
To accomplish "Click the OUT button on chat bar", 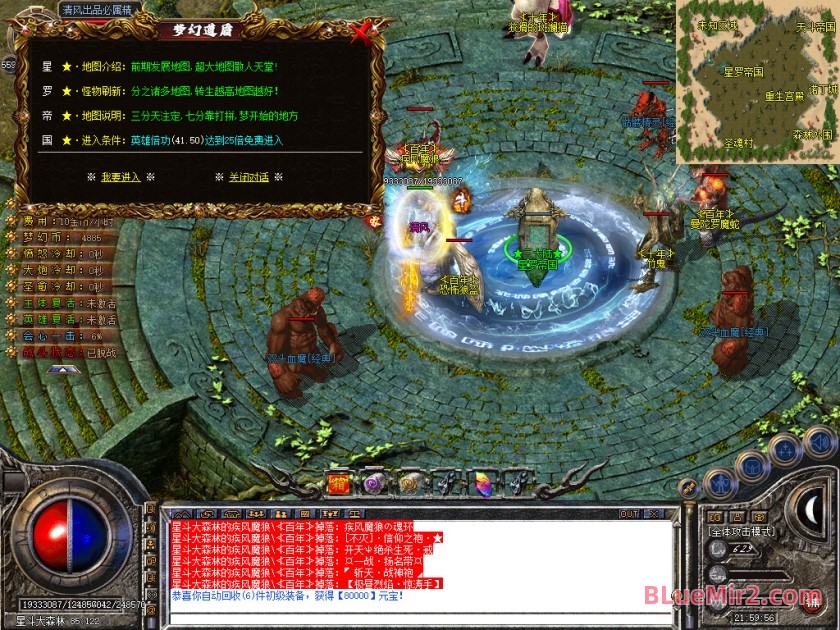I will (x=629, y=514).
